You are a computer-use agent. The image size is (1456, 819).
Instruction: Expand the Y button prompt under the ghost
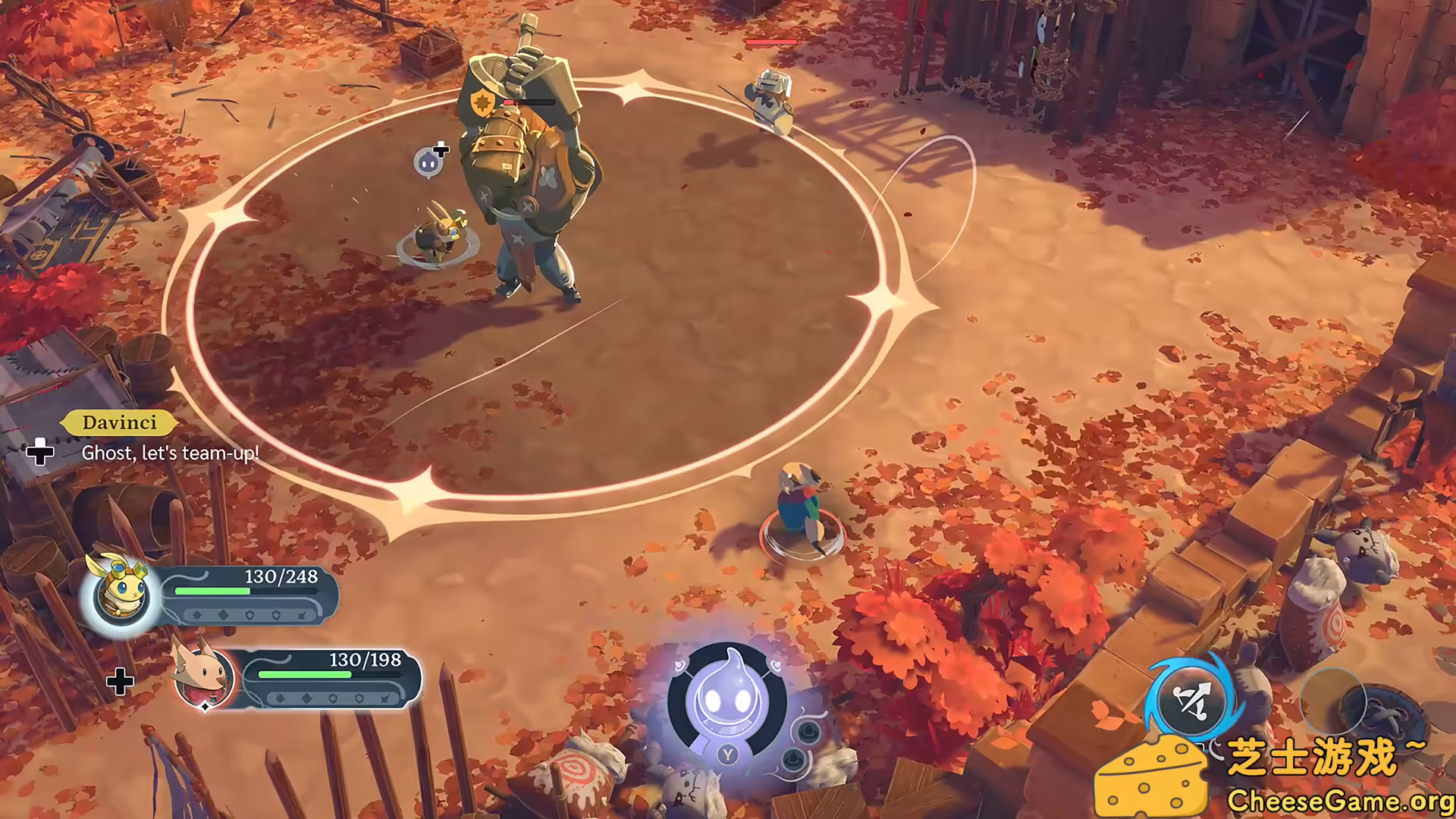point(728,755)
